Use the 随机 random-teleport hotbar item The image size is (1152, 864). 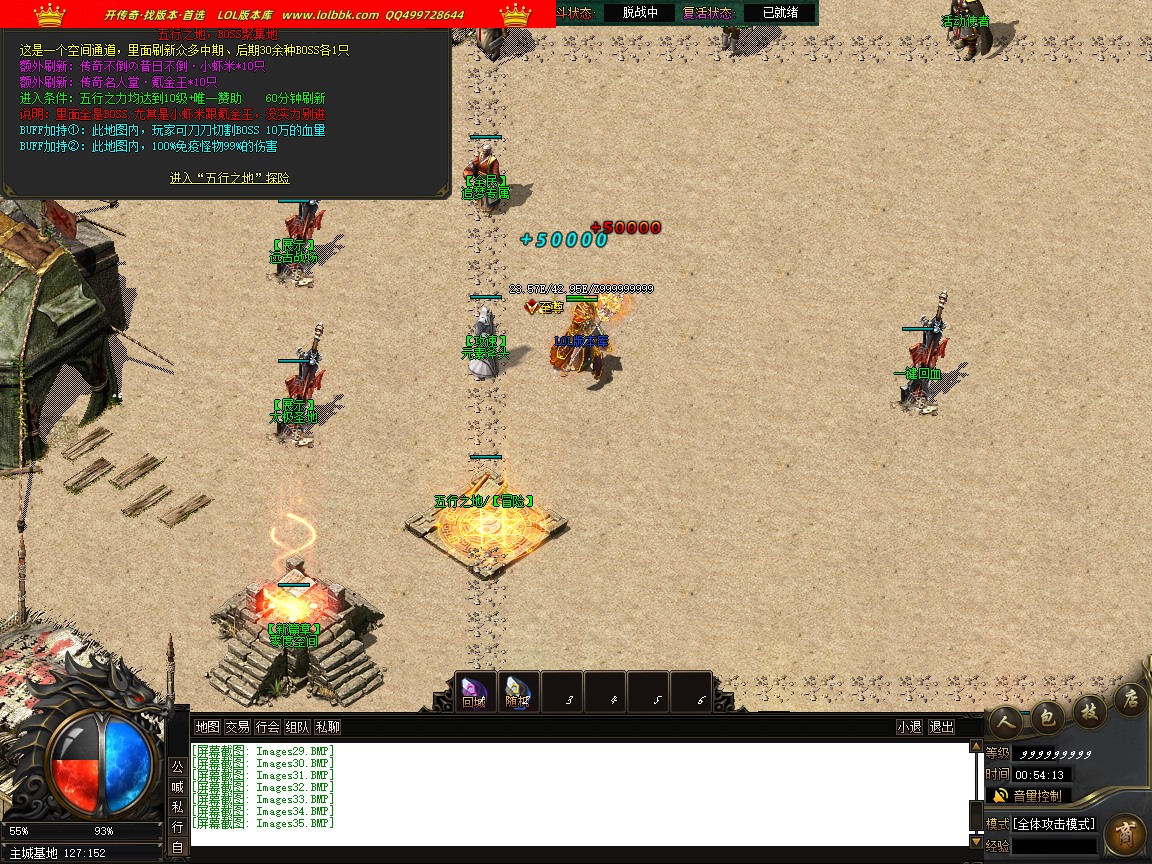click(x=517, y=691)
